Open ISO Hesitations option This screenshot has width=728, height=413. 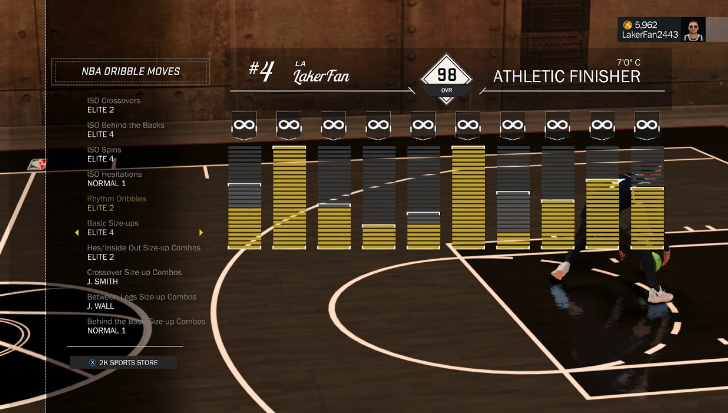tap(114, 179)
